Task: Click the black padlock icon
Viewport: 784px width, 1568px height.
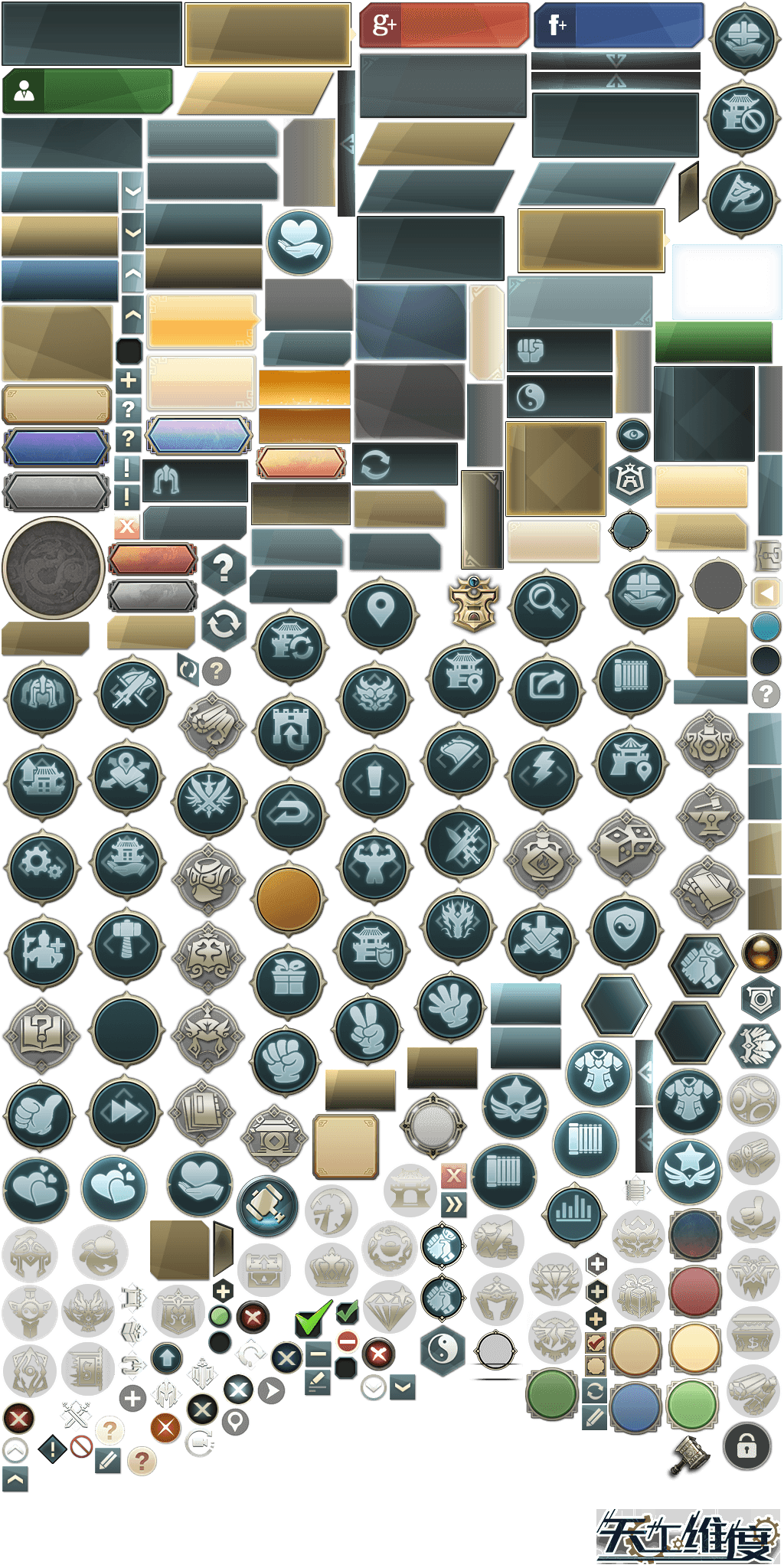Action: [746, 1446]
